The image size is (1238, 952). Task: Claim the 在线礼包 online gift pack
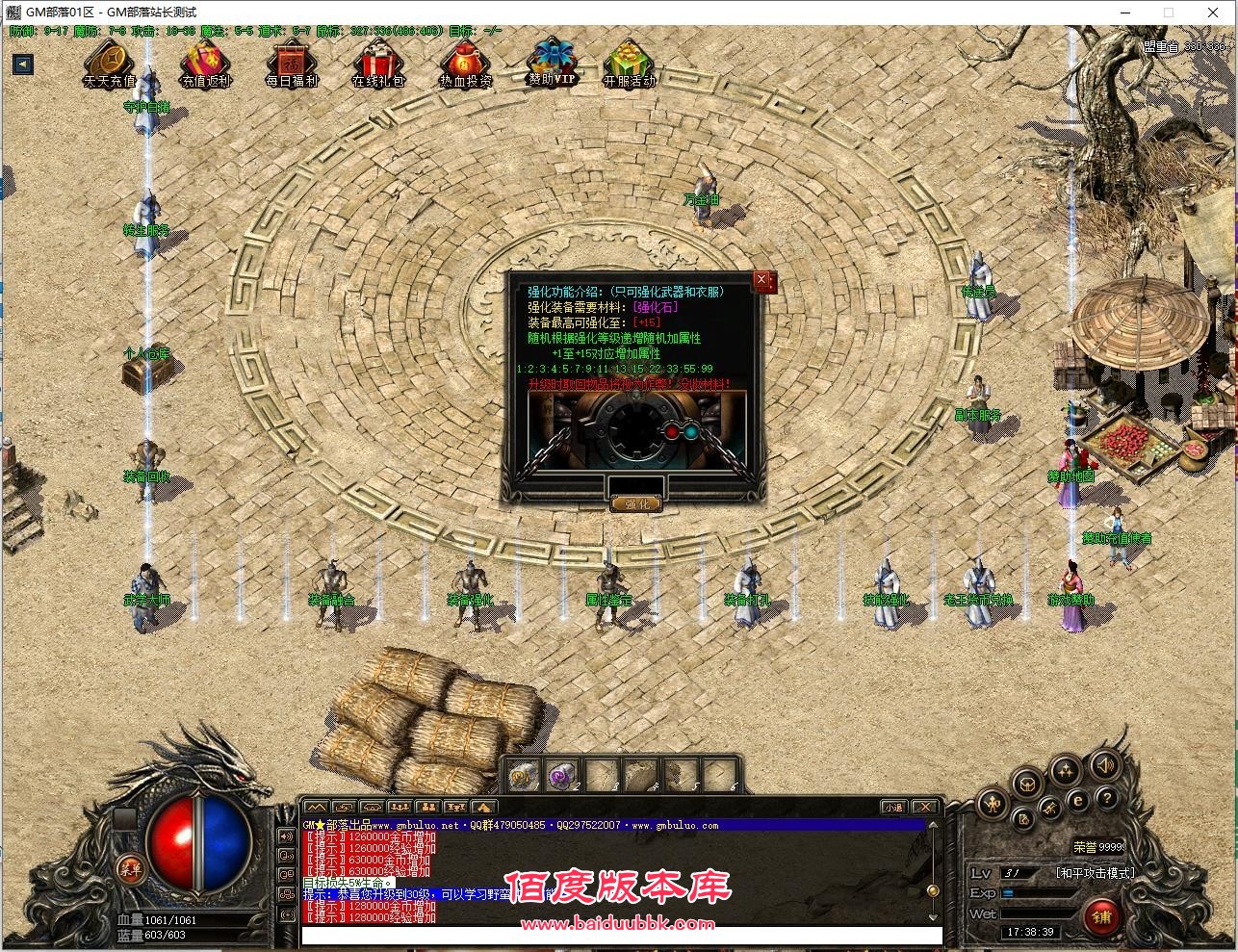378,64
